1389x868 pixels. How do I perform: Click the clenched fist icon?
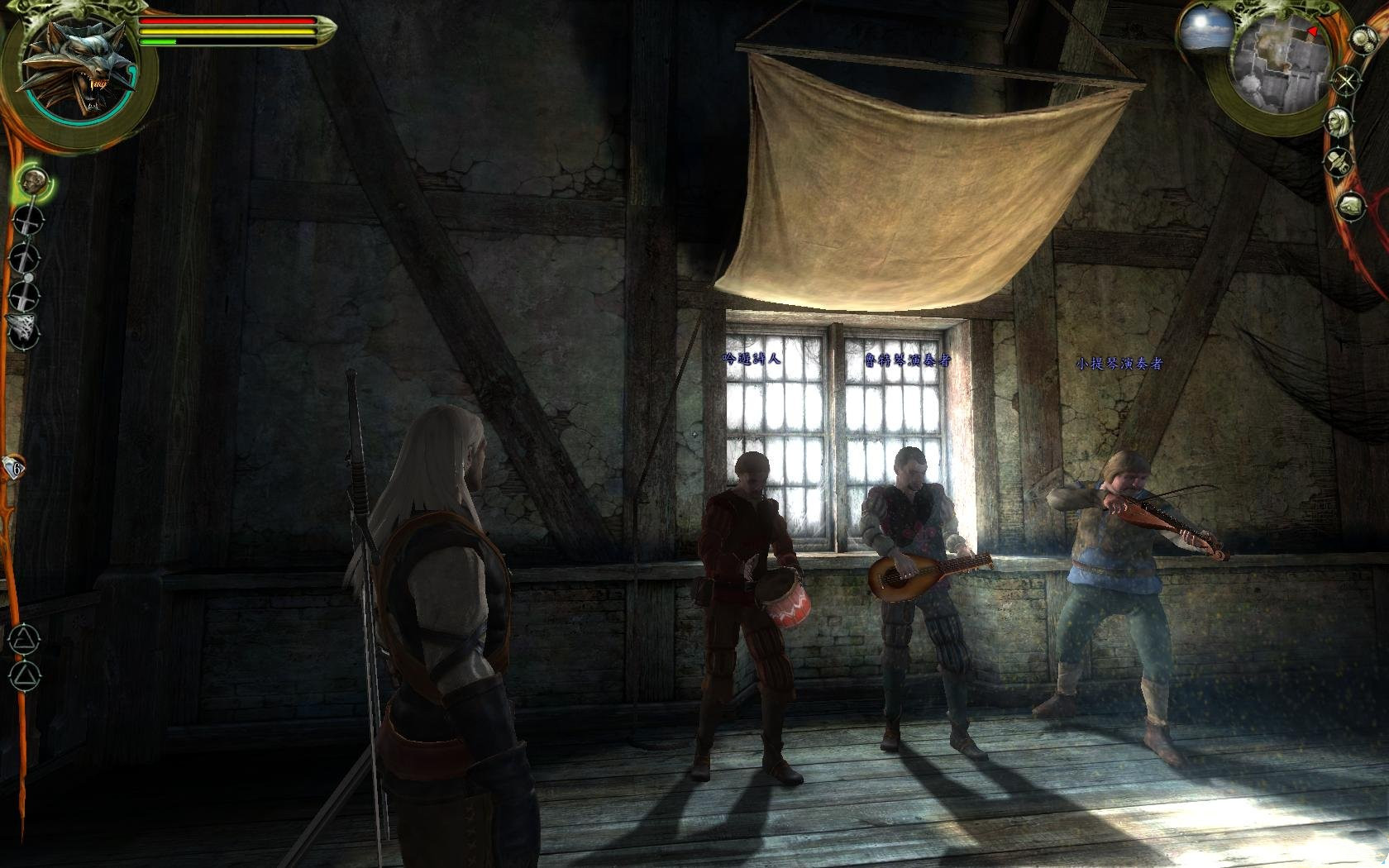1351,205
